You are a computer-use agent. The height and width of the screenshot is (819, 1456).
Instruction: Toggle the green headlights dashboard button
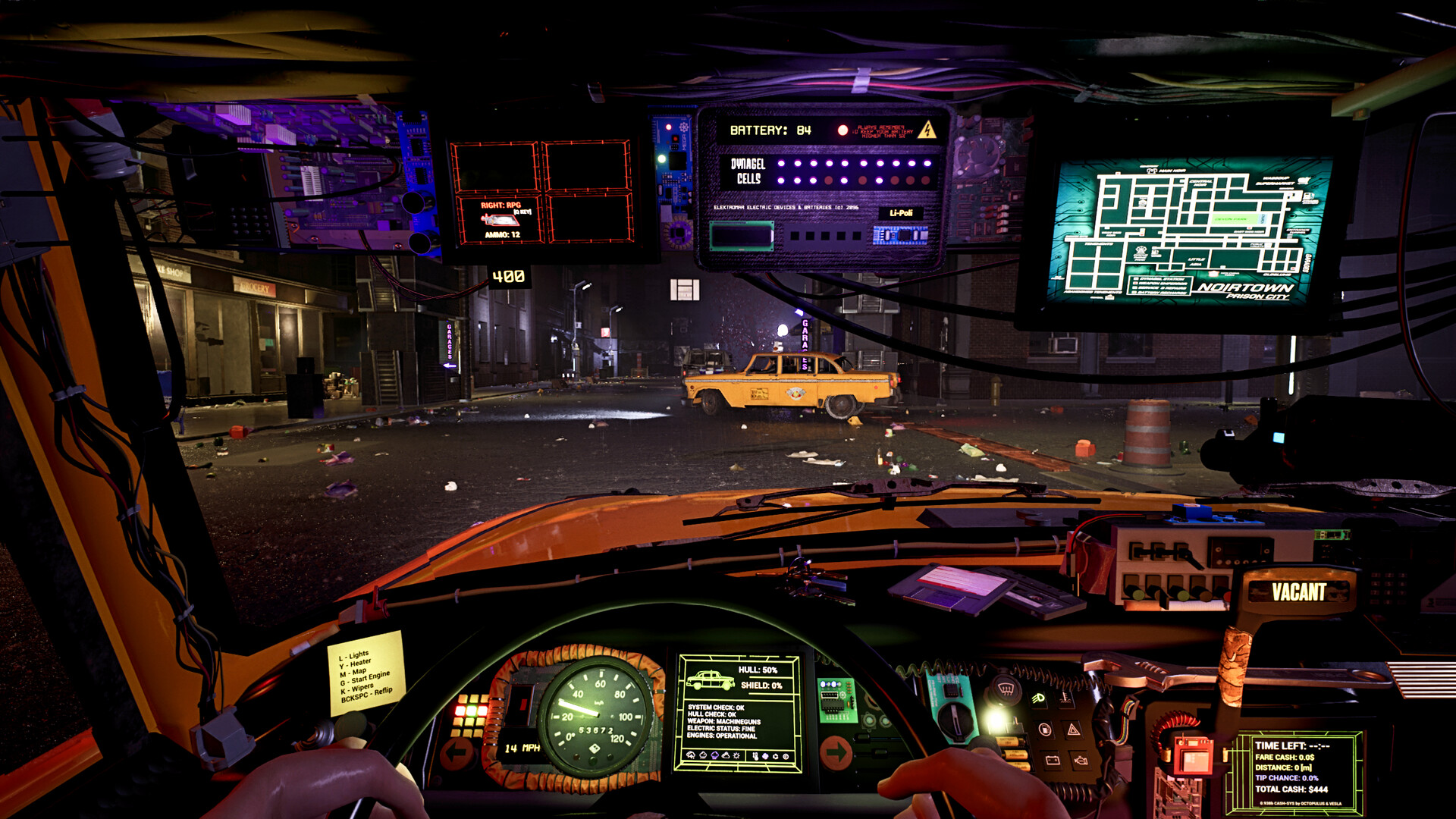tap(1038, 698)
